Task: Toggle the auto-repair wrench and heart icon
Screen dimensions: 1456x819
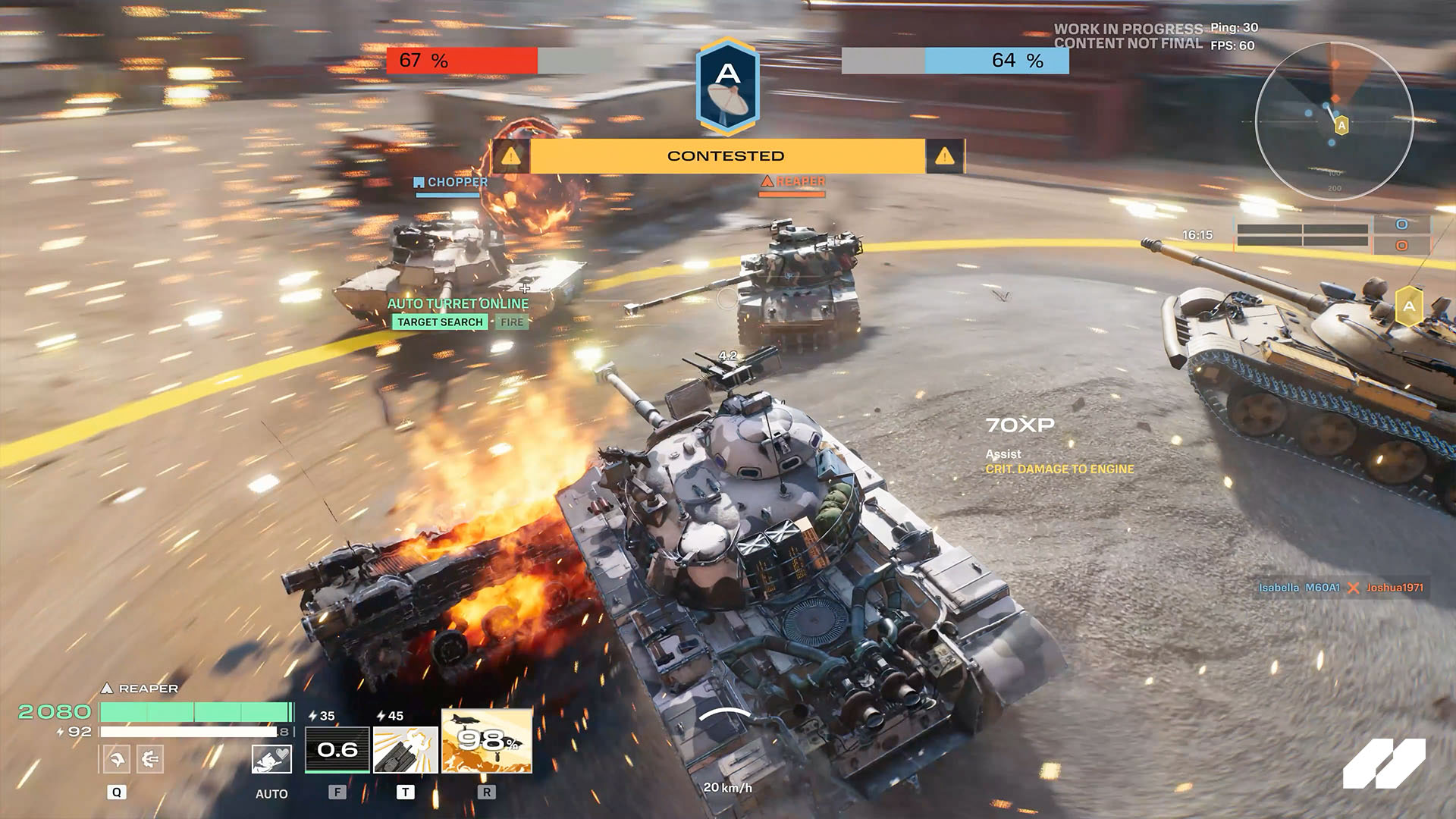Action: click(271, 759)
